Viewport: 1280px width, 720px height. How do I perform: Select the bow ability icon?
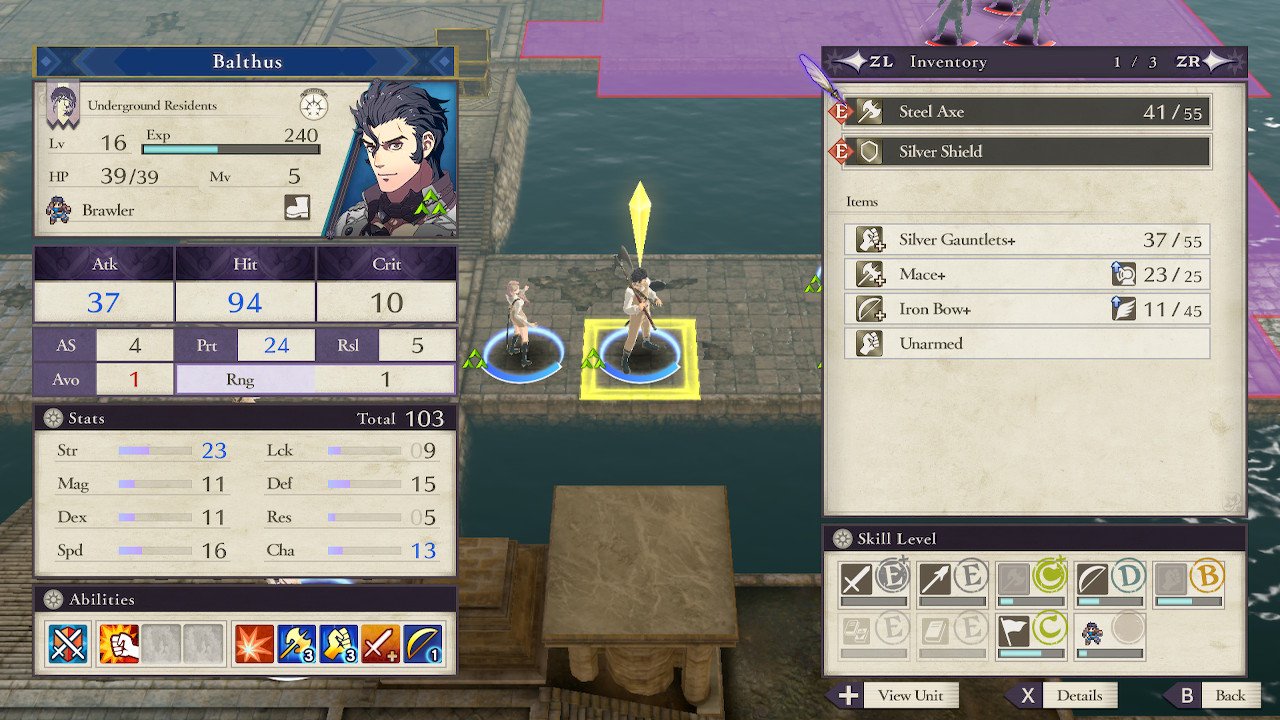pyautogui.click(x=424, y=645)
